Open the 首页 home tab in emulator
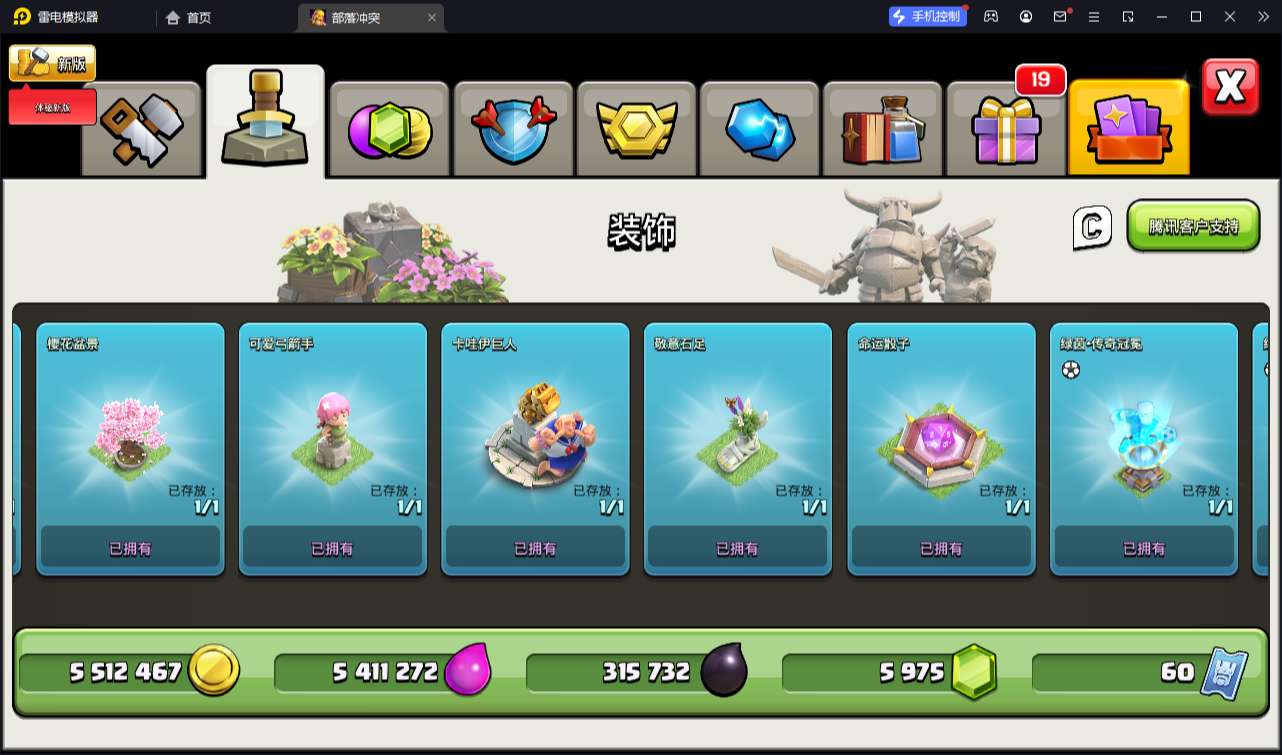 coord(188,17)
